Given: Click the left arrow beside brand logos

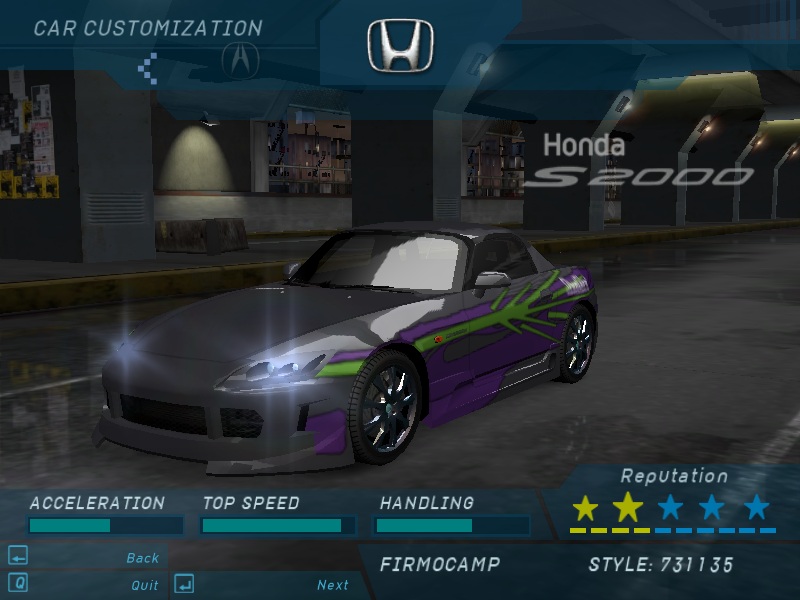Looking at the screenshot, I should (148, 67).
